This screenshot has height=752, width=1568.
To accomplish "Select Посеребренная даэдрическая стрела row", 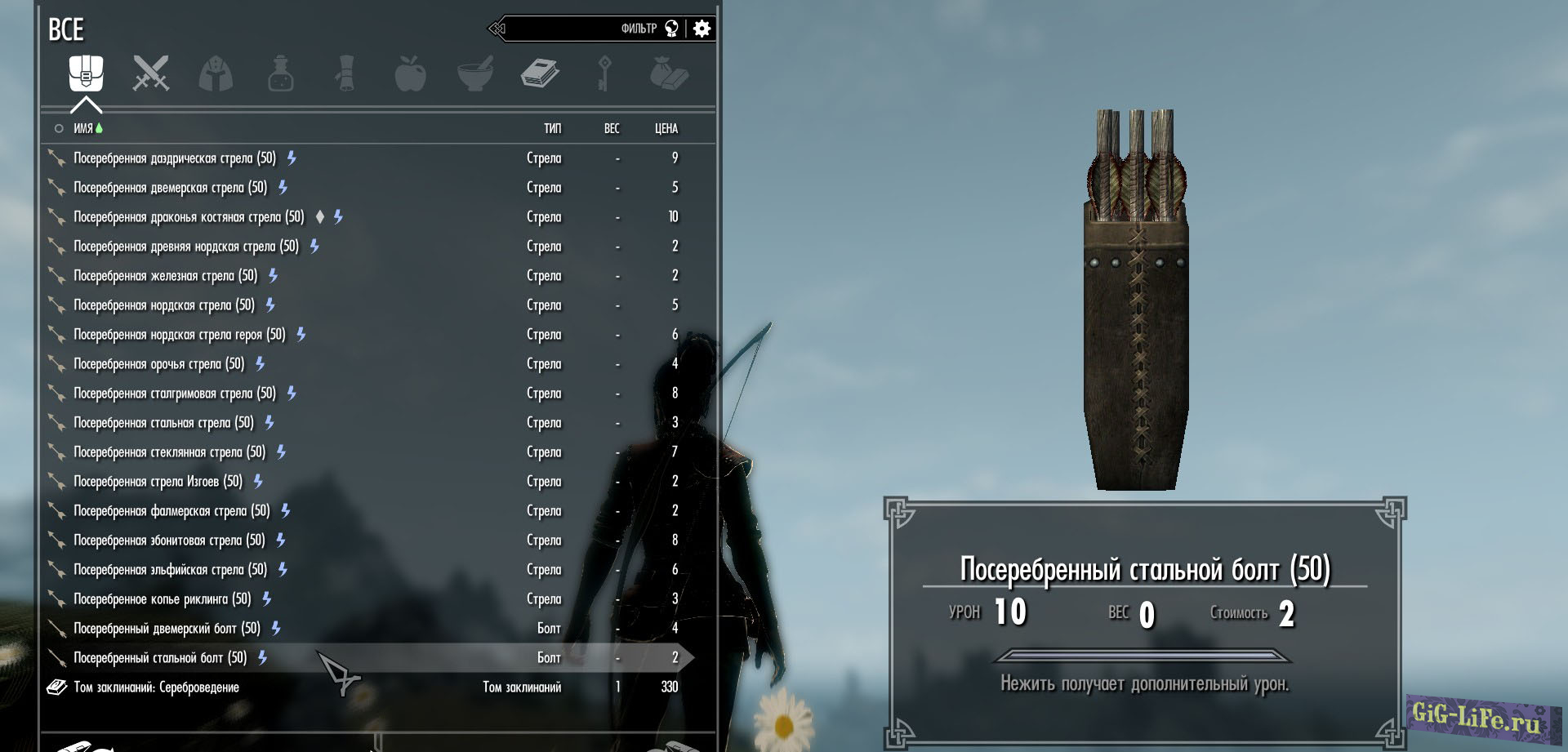I will [175, 158].
